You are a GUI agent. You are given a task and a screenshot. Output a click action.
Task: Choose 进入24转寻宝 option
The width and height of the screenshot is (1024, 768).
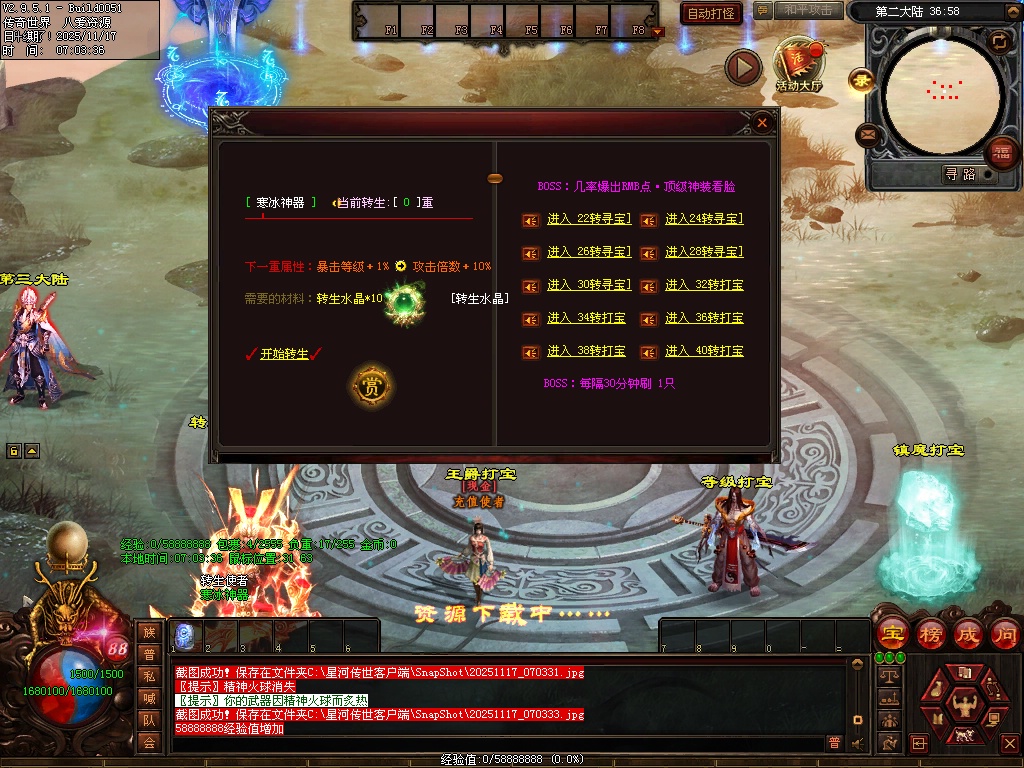pyautogui.click(x=704, y=219)
